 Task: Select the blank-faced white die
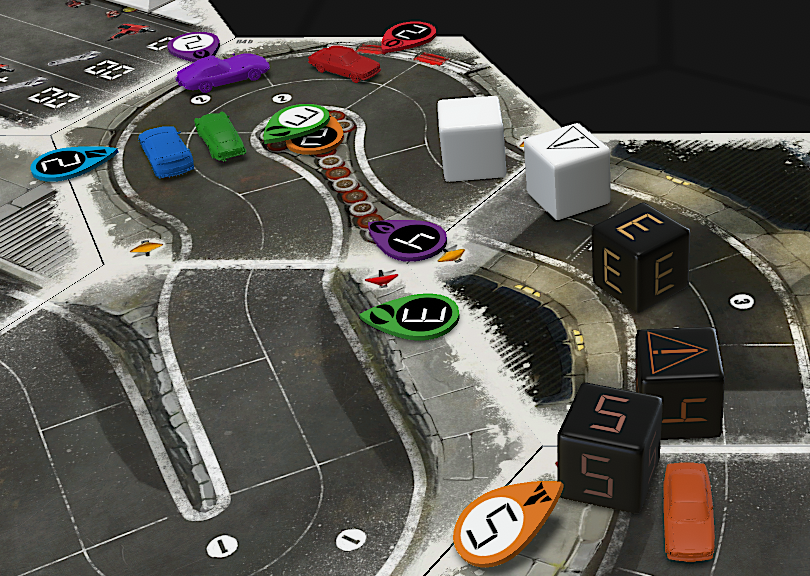470,137
